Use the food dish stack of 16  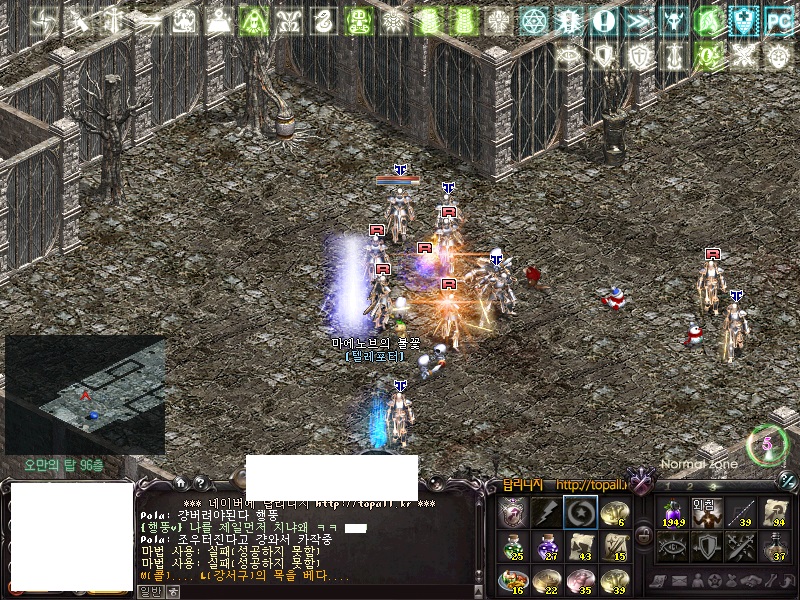coord(512,580)
